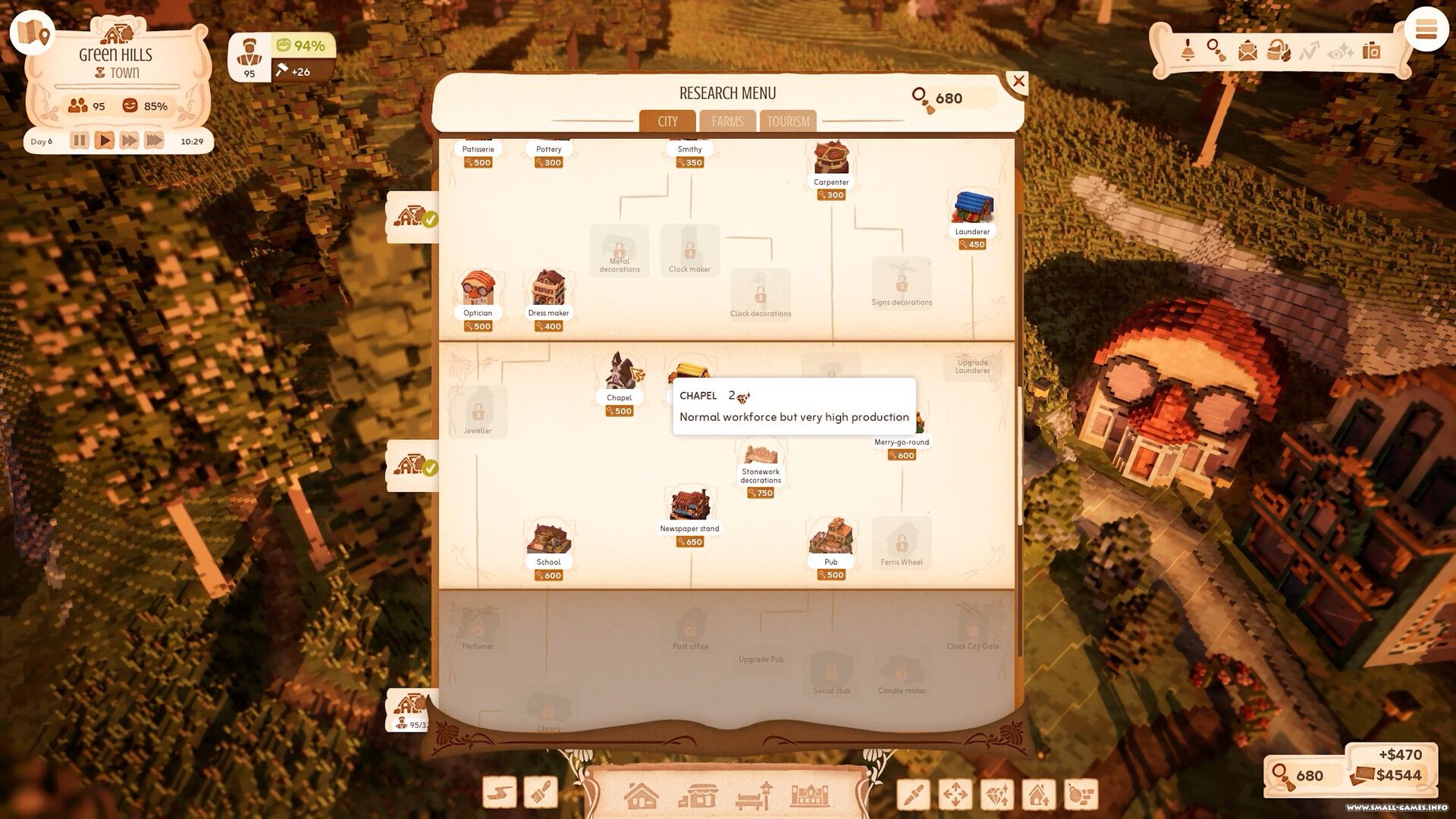Open the map with the pin icon
The width and height of the screenshot is (1456, 819).
click(32, 33)
